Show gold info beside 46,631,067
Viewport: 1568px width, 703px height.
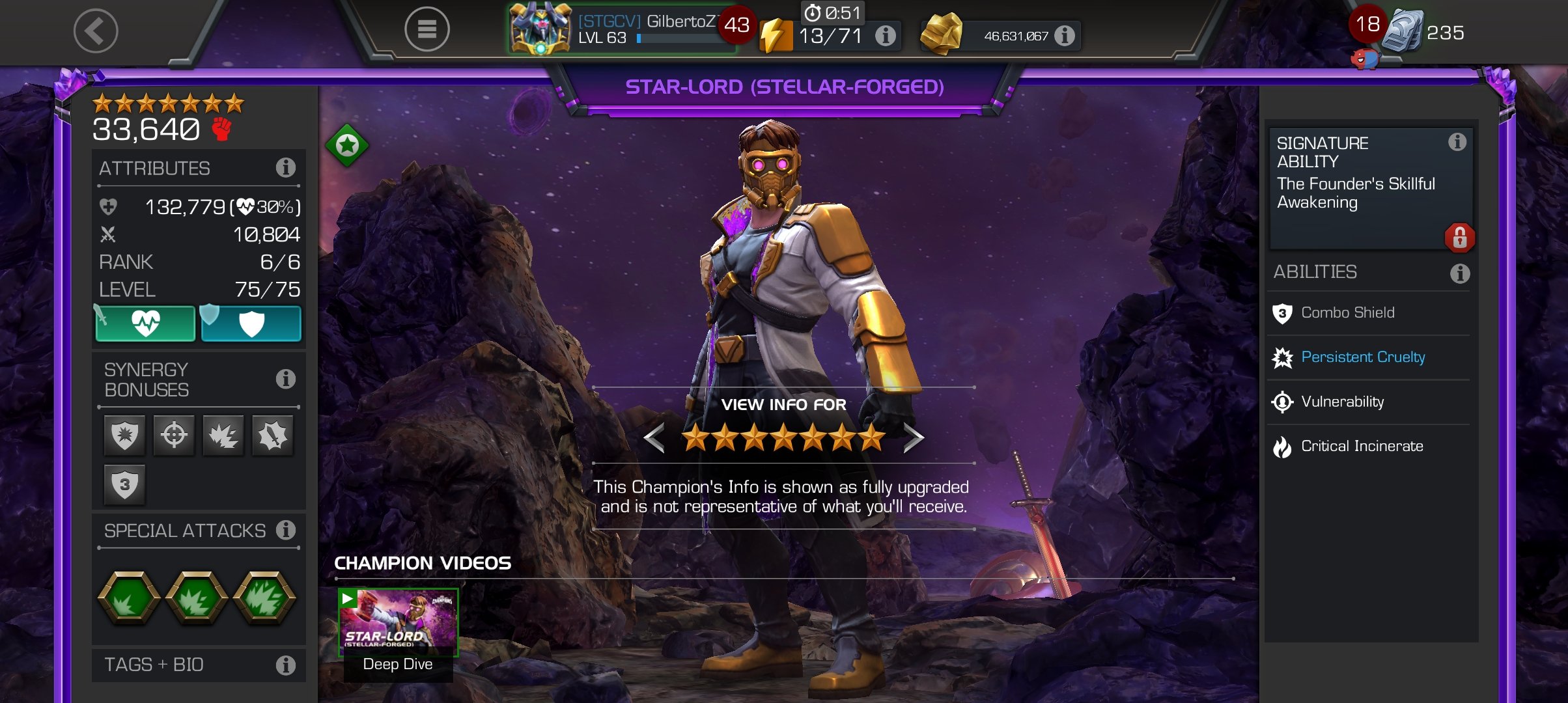tap(1065, 36)
